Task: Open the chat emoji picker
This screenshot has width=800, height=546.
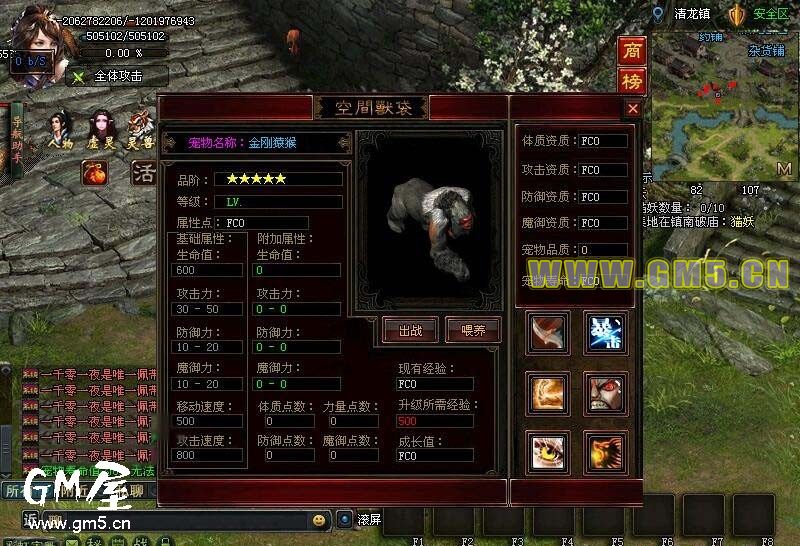Action: 319,520
